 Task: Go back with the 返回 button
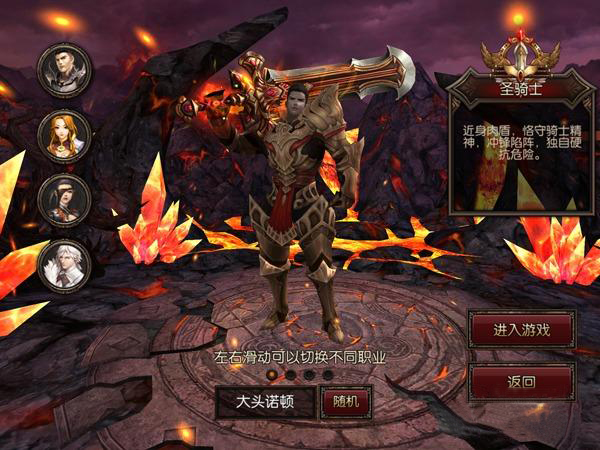tap(521, 382)
